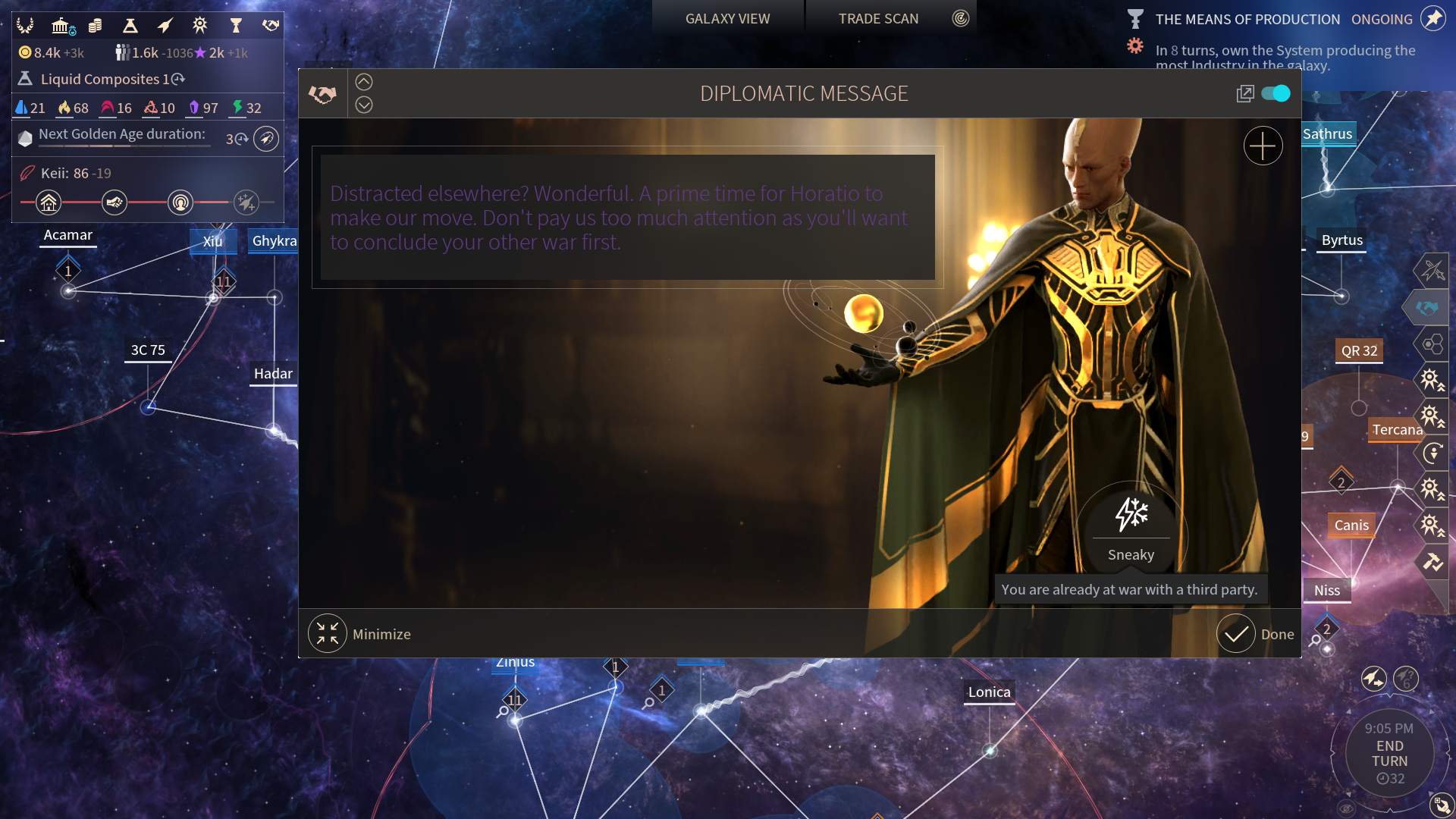Open the military ship screen
Viewport: 1456px width, 819px height.
(x=165, y=26)
